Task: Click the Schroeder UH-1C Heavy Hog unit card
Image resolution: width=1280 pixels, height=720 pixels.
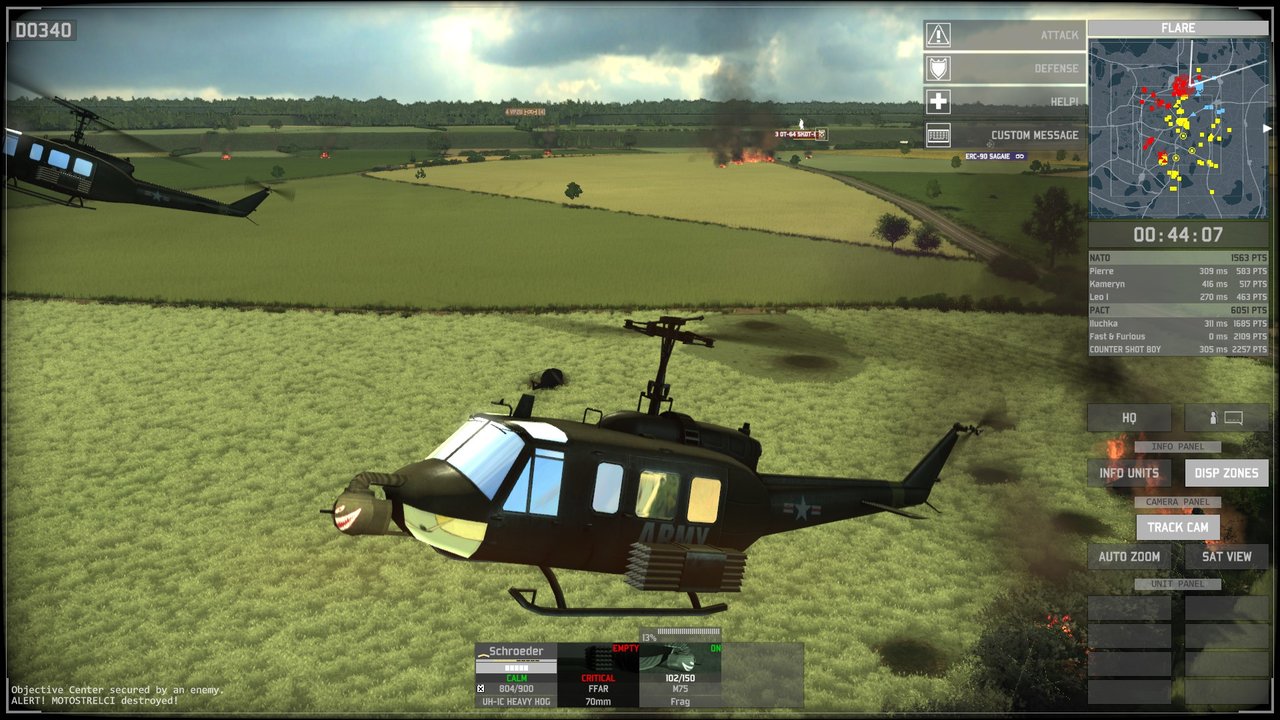Action: coord(516,675)
